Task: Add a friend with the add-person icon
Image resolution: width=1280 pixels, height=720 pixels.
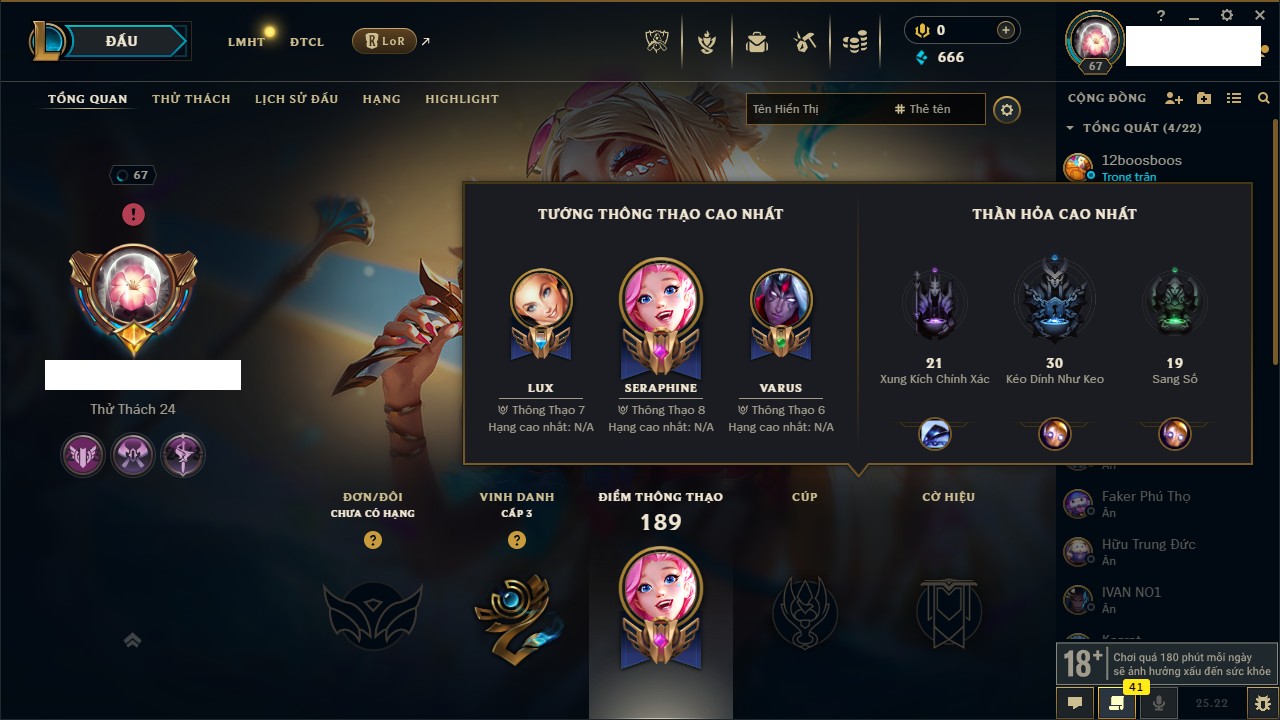Action: point(1174,98)
